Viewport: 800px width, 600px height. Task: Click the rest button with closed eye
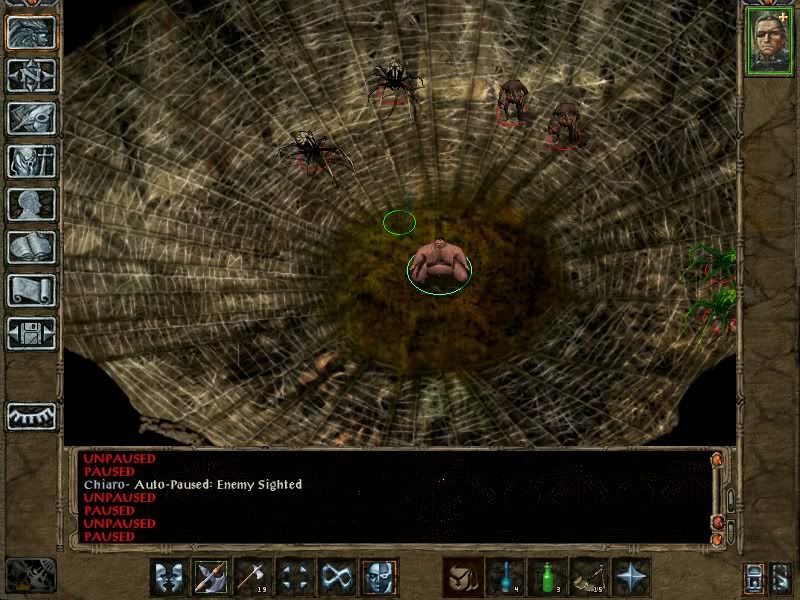(30, 416)
